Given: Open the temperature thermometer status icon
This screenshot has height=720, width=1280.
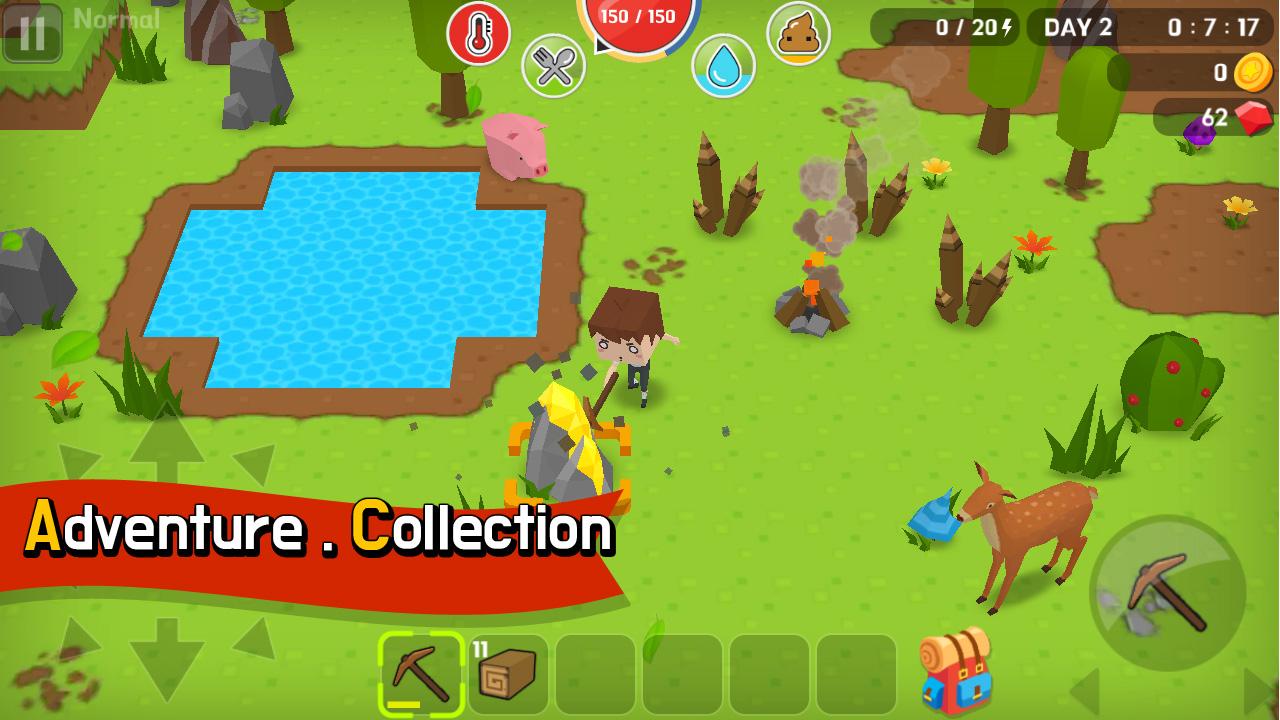Looking at the screenshot, I should point(478,30).
